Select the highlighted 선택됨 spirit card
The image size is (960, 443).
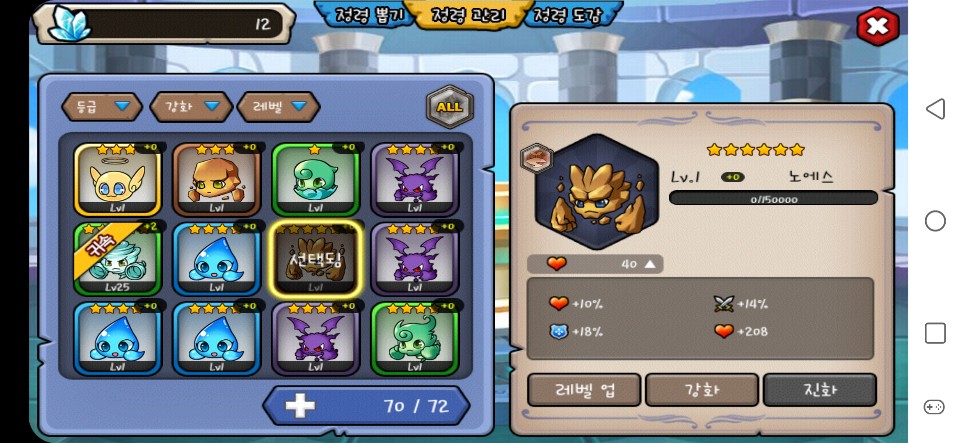tap(316, 259)
